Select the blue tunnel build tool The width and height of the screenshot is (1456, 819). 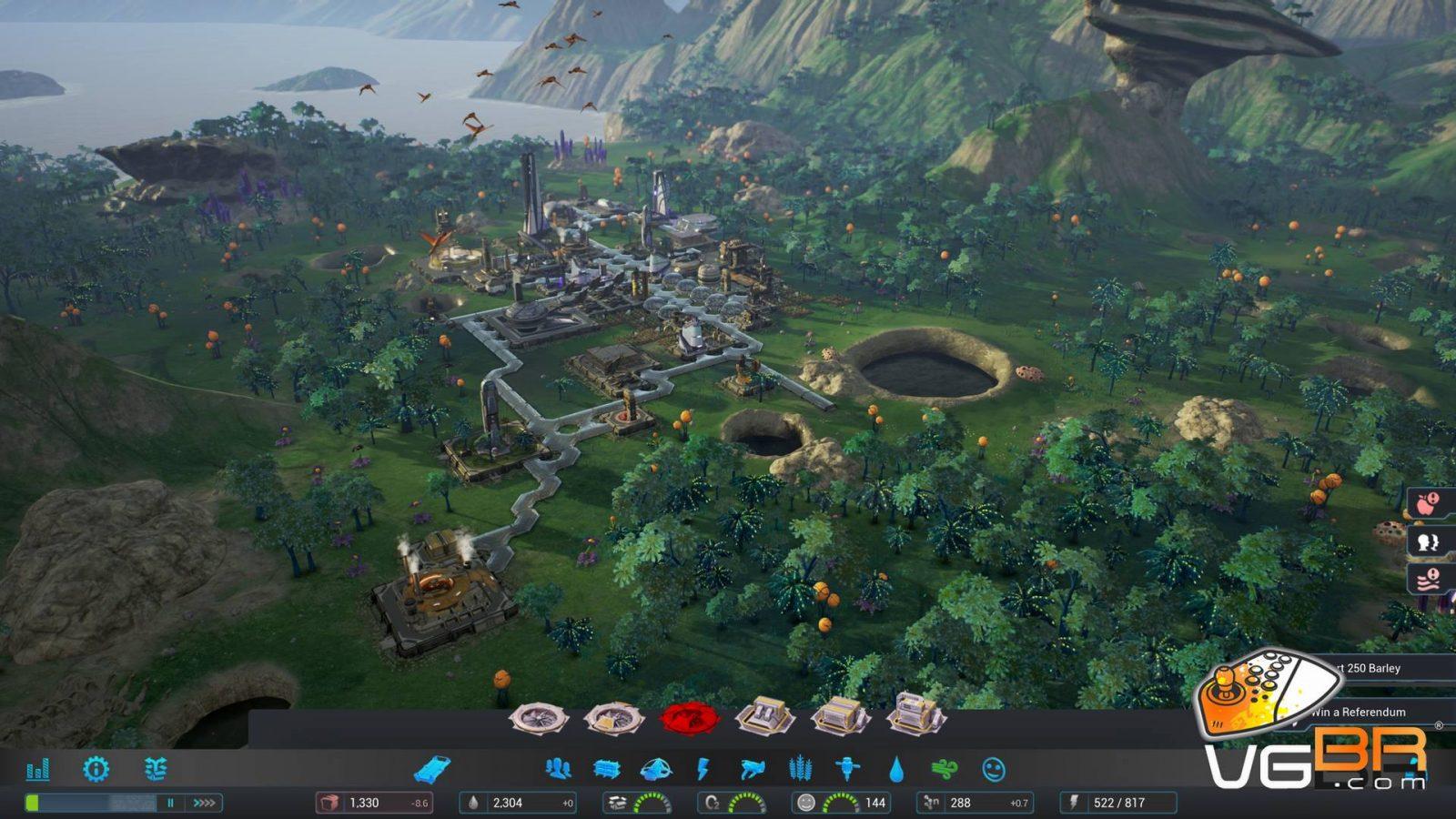(431, 770)
